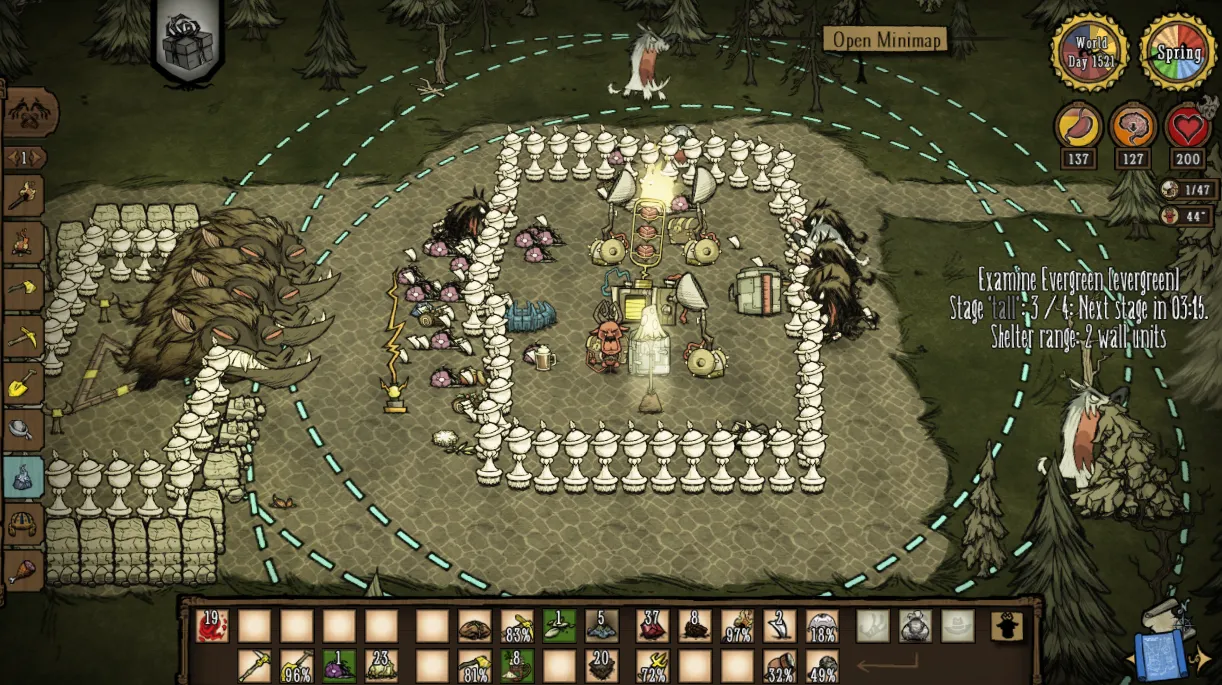This screenshot has height=685, width=1222.
Task: Open the gift box icon
Action: (x=188, y=47)
